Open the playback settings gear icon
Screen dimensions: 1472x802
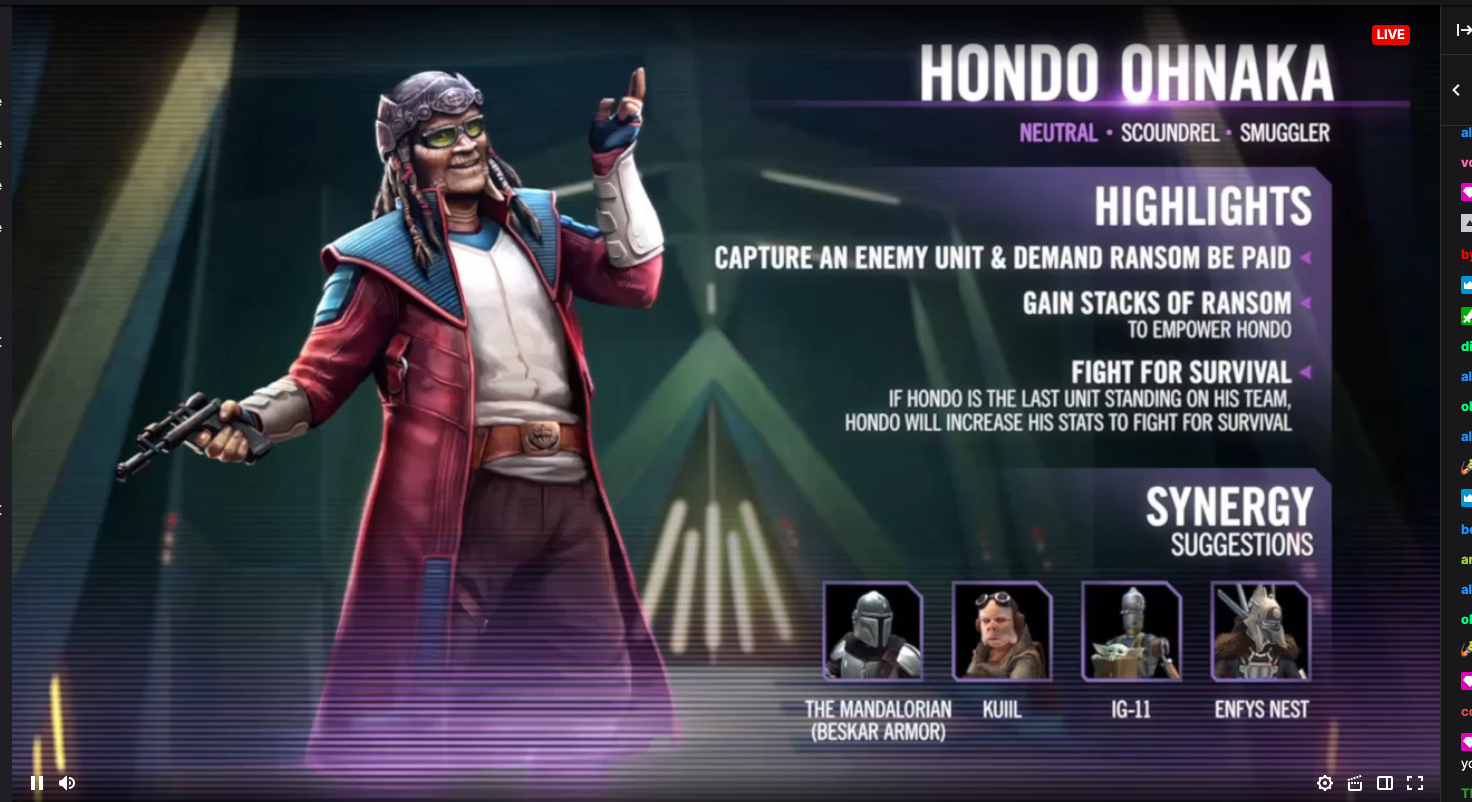[x=1325, y=783]
